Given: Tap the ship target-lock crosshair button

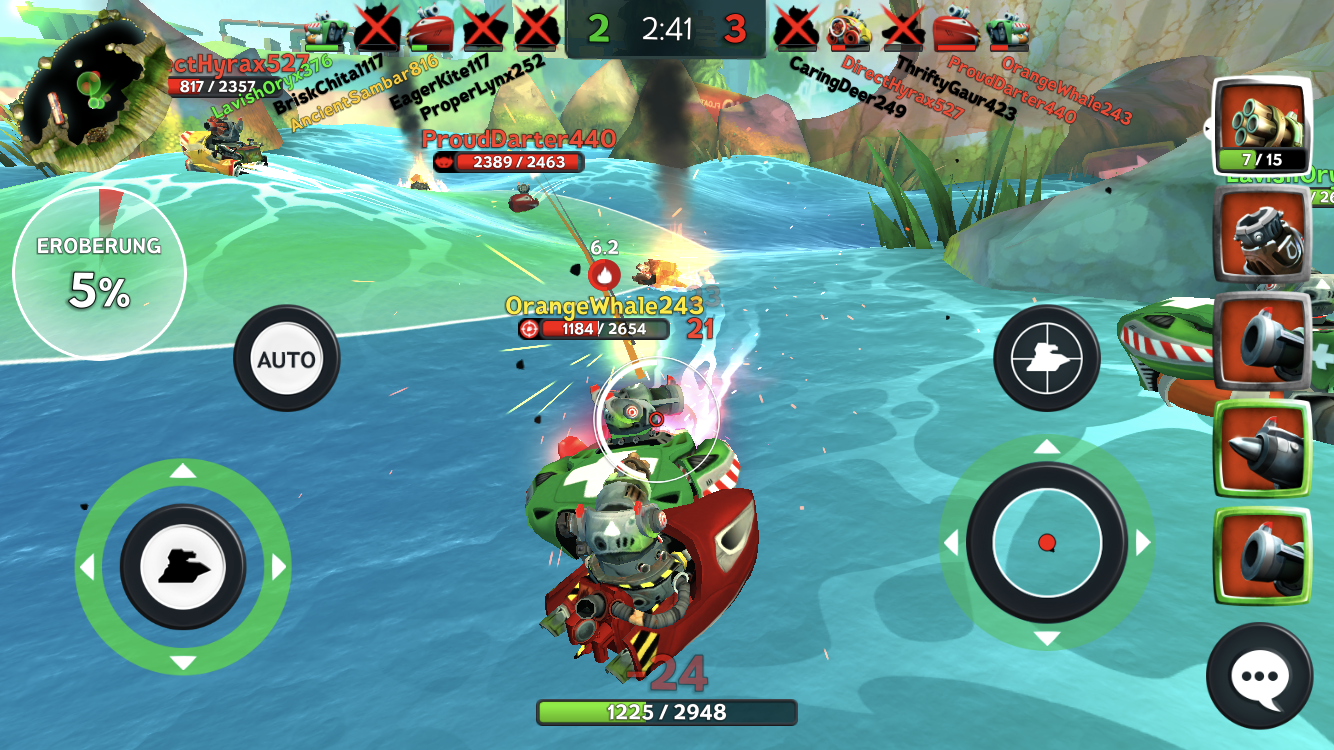Looking at the screenshot, I should (1046, 358).
